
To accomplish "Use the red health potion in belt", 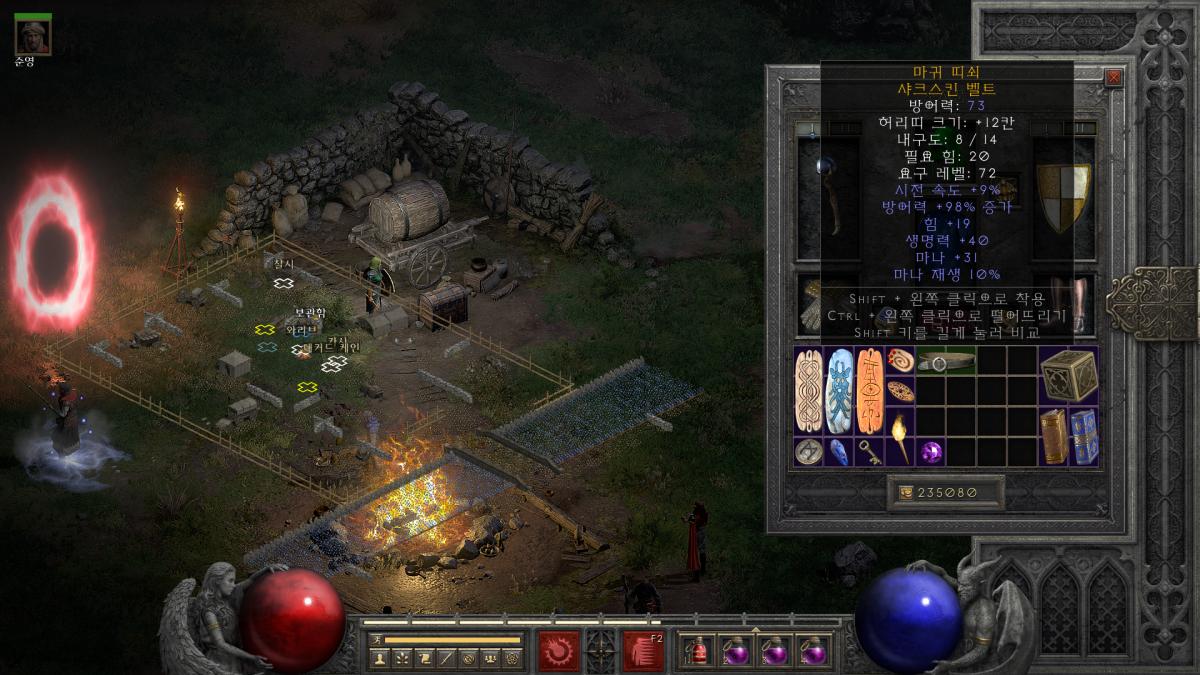I will click(696, 651).
